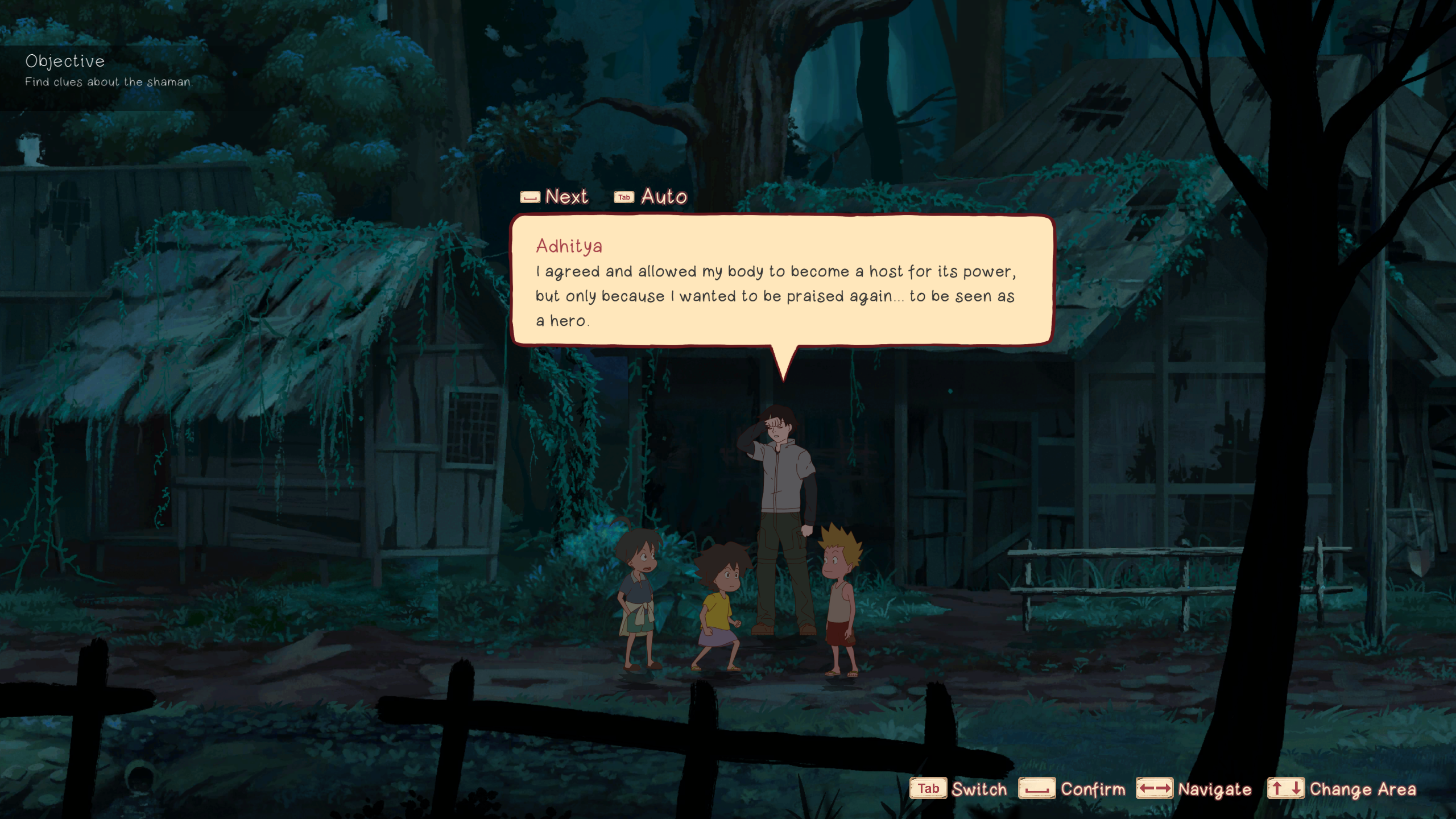This screenshot has height=819, width=1456.
Task: Advance Adhitya's dialogue speech bubble
Action: [x=782, y=281]
